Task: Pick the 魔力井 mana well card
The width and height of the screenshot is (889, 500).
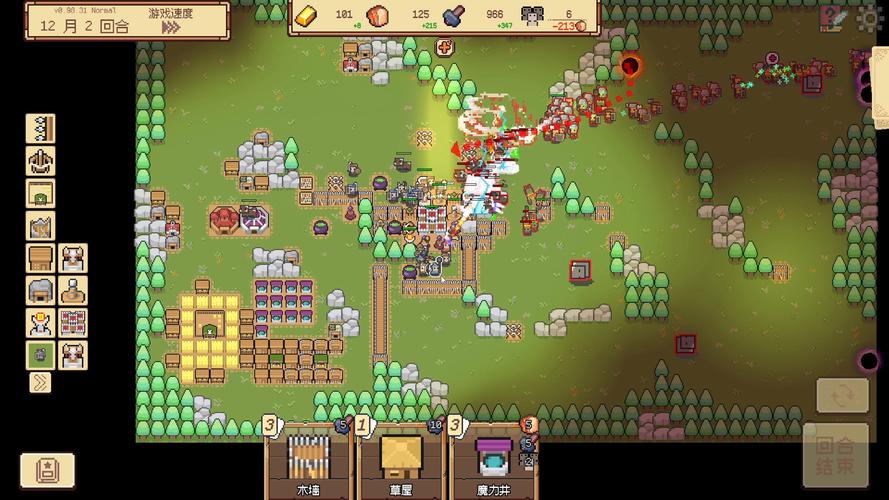Action: click(491, 462)
